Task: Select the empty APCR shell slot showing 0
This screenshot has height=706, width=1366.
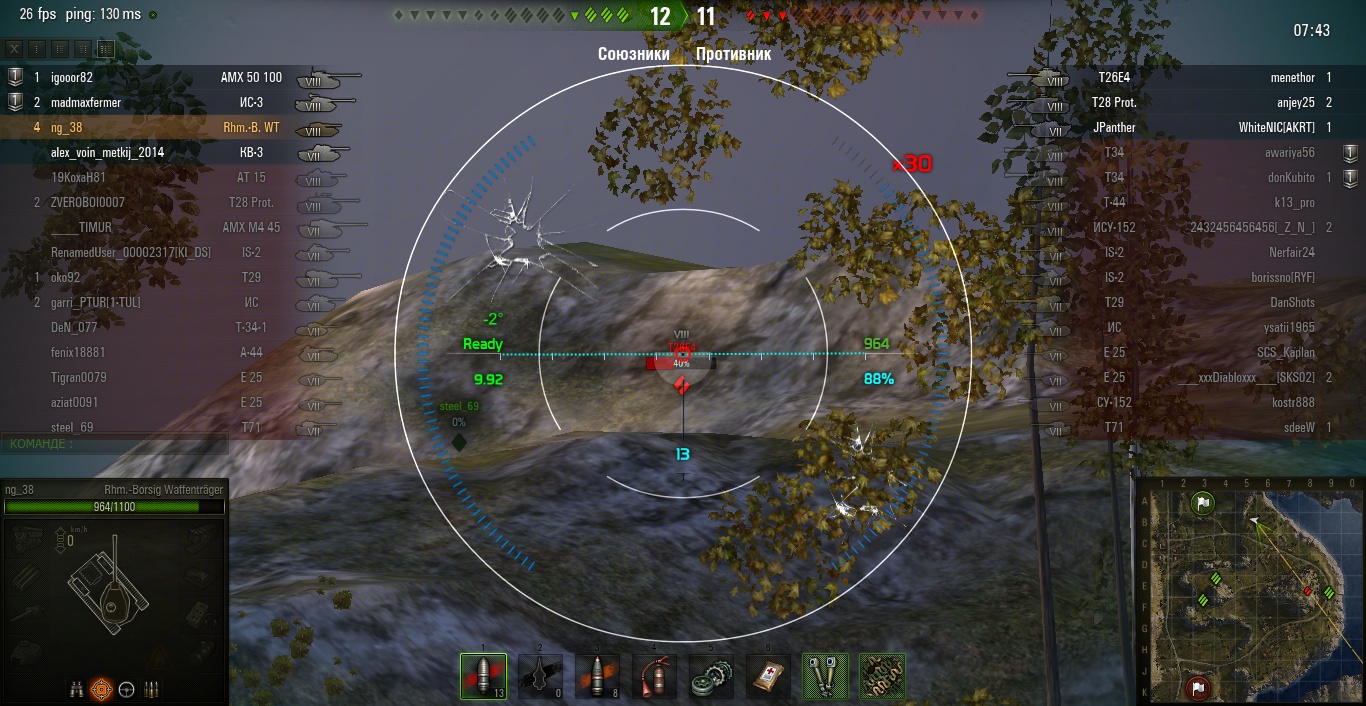Action: (x=540, y=677)
